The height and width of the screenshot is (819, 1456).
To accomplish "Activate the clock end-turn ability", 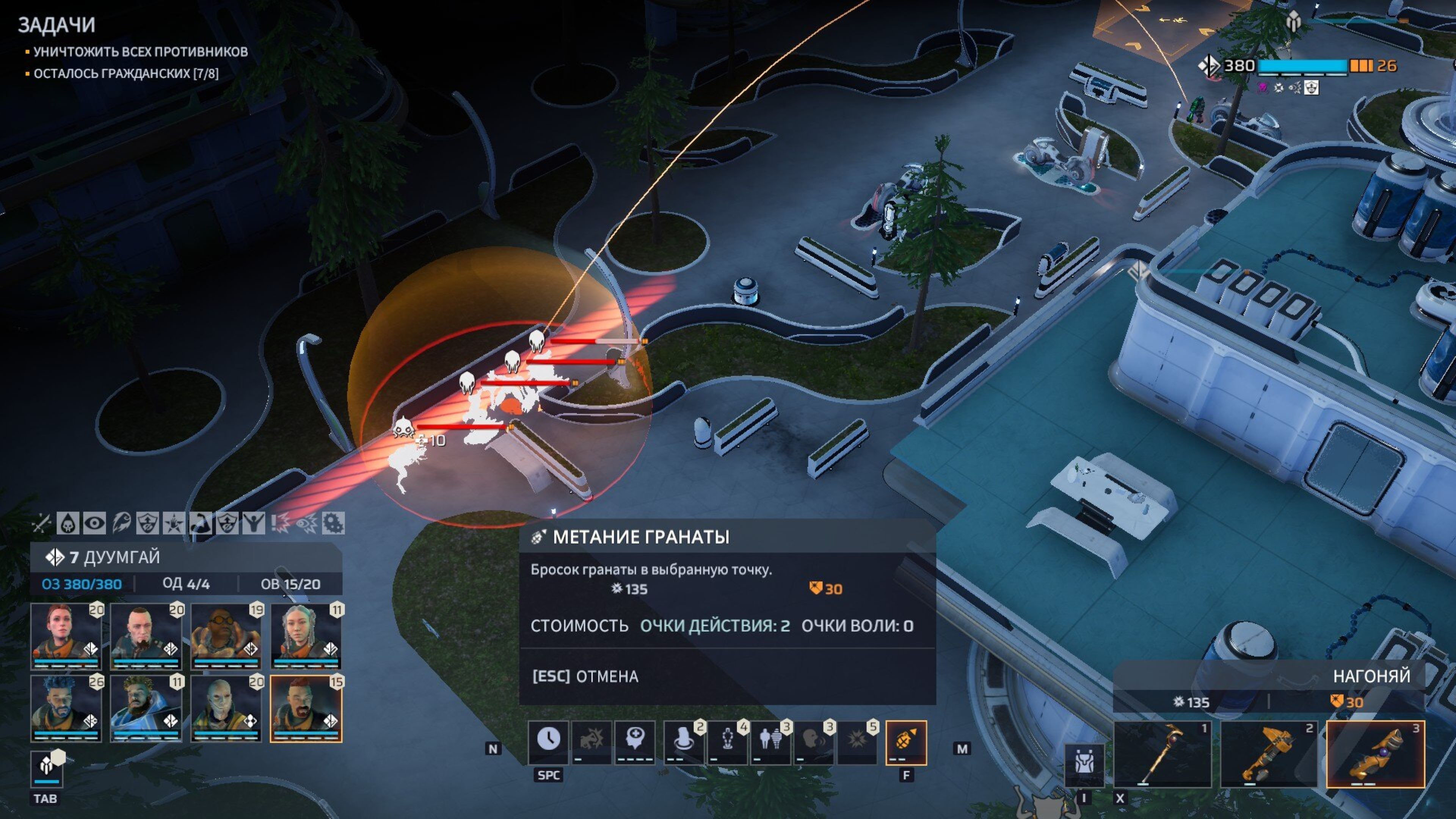I will [548, 741].
